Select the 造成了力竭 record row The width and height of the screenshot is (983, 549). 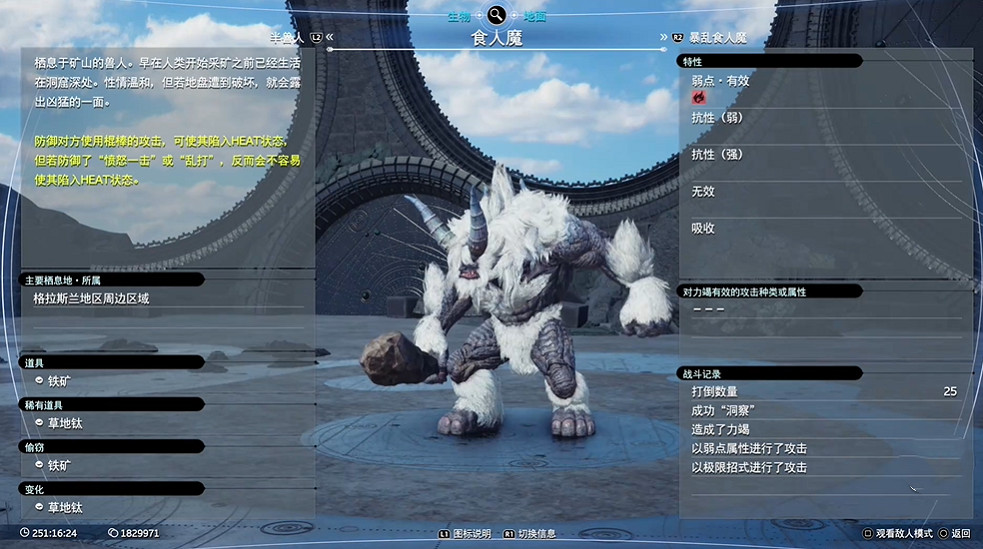820,429
